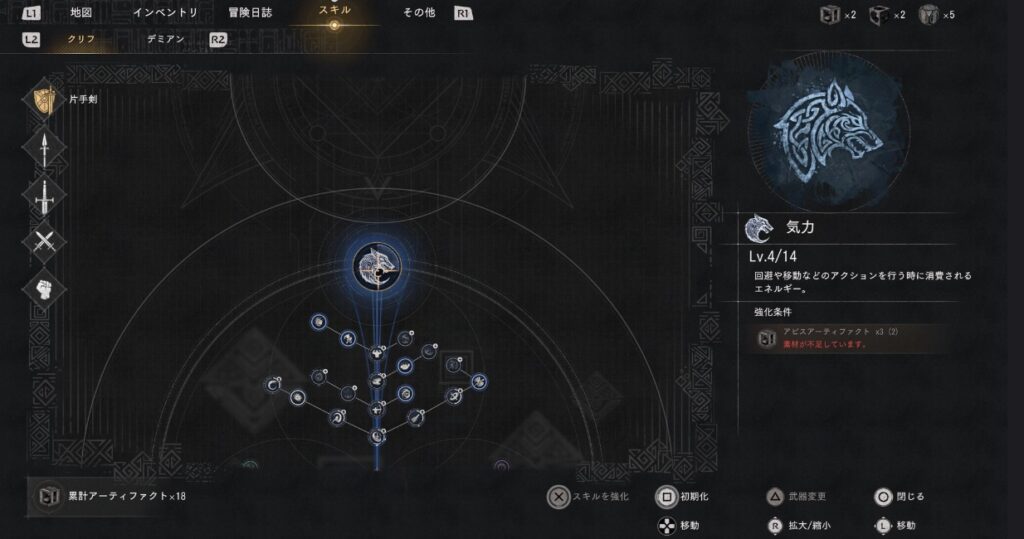Choose the クリフ character tab
The image size is (1024, 539).
click(x=81, y=39)
